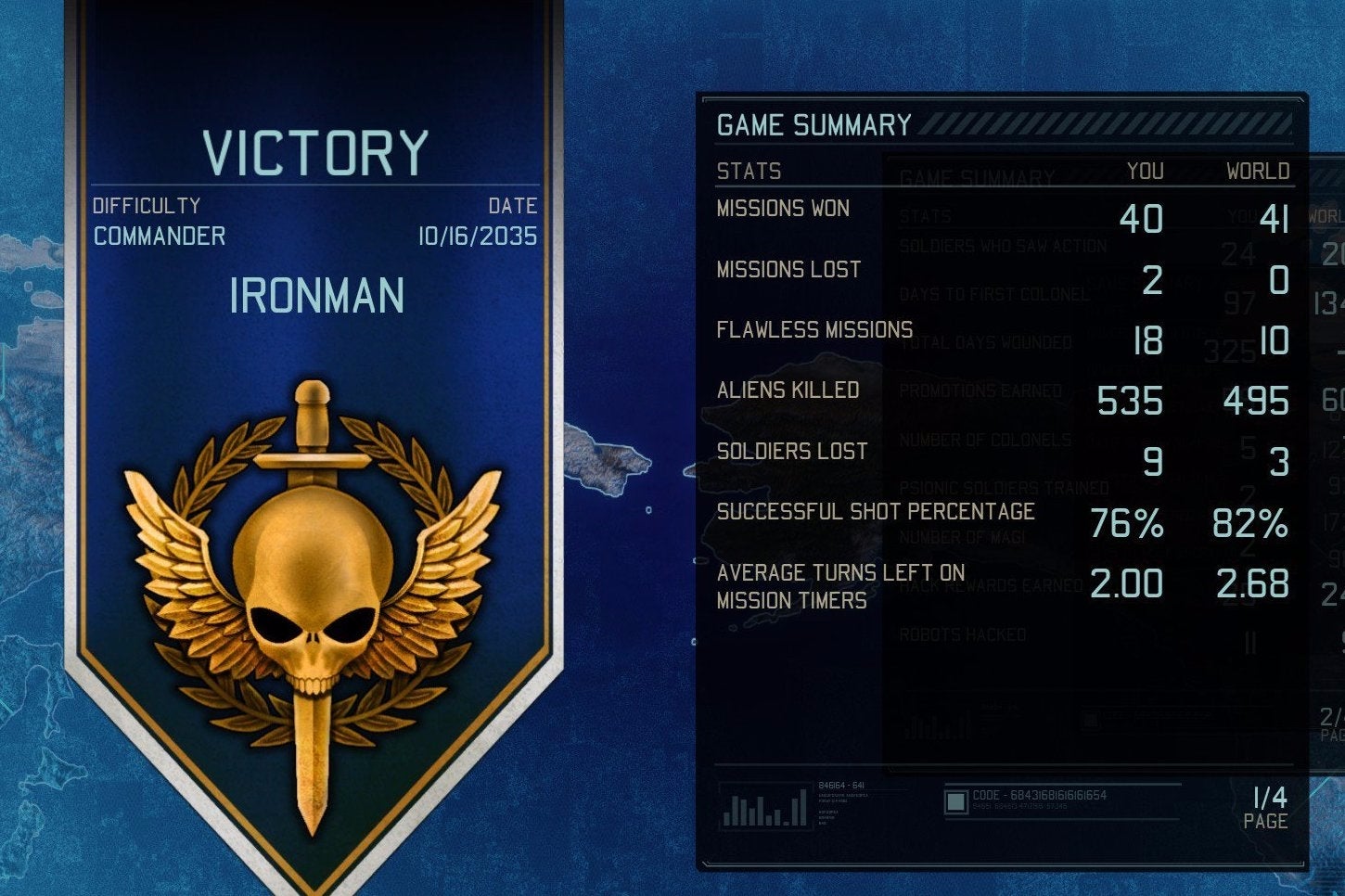Switch to the WORLD stats column
This screenshot has height=896, width=1345.
[1259, 172]
